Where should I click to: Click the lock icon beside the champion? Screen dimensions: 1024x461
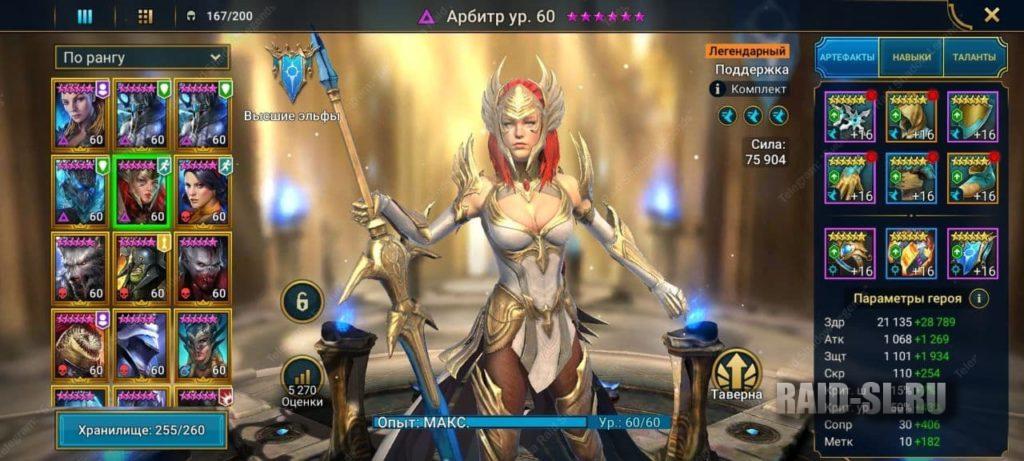(301, 300)
